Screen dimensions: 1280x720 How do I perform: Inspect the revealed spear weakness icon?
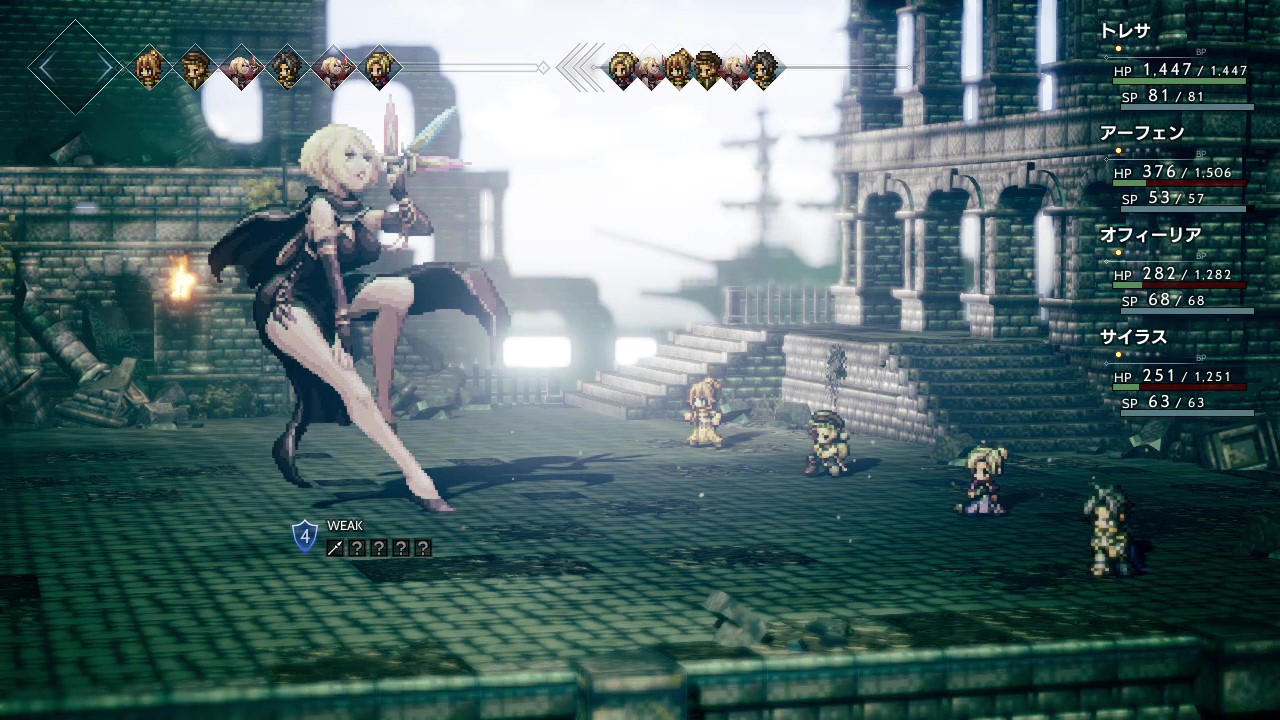(335, 547)
